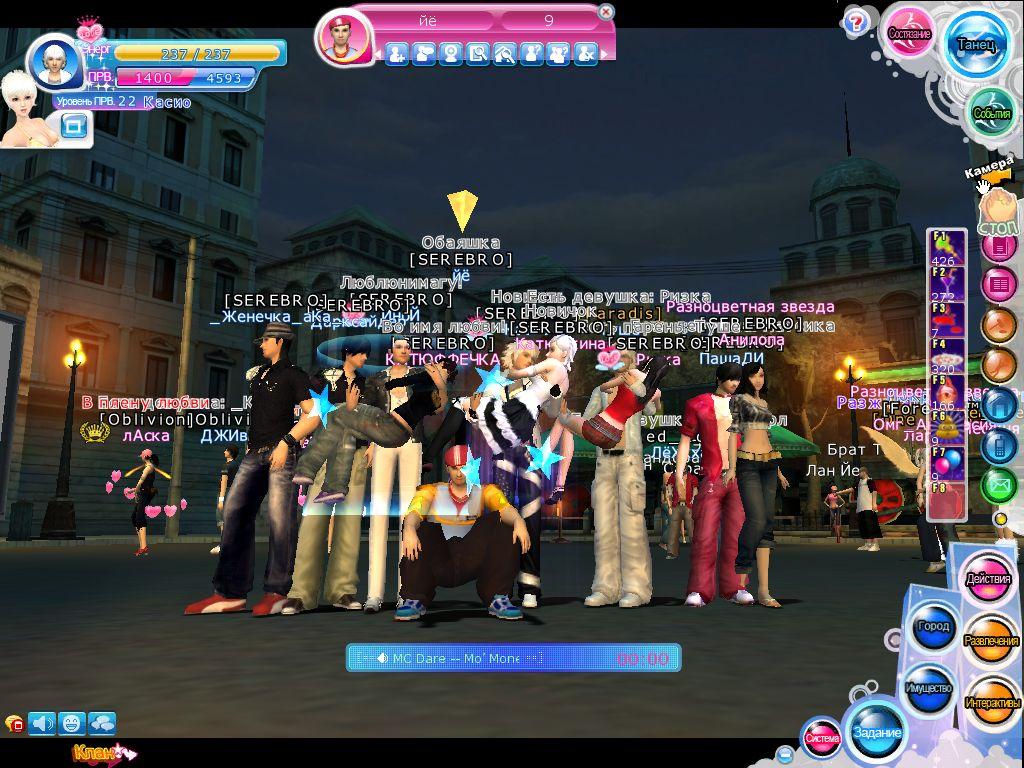The height and width of the screenshot is (768, 1024).
Task: Click the СТОП fist button
Action: [x=998, y=212]
